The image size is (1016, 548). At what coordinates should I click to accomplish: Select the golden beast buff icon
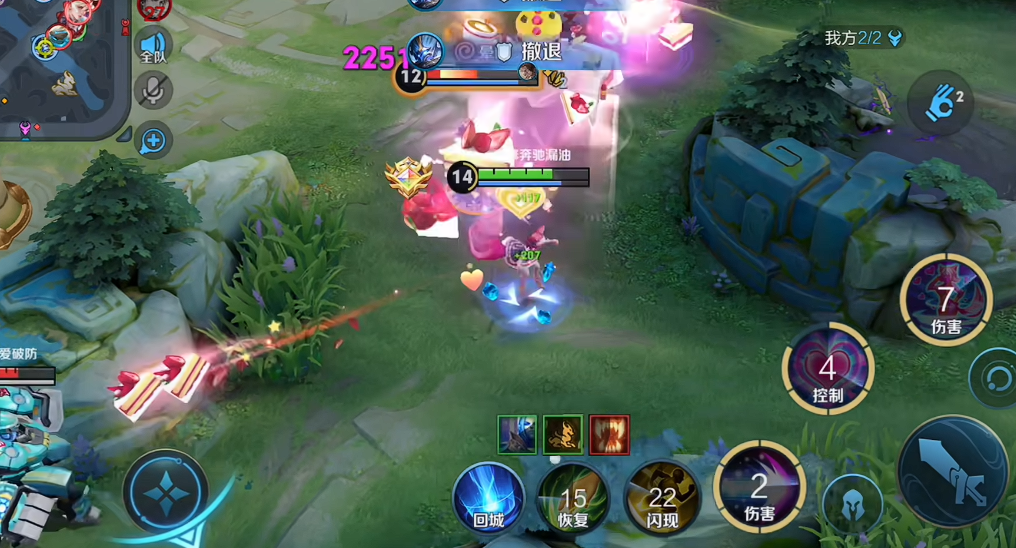click(x=563, y=434)
